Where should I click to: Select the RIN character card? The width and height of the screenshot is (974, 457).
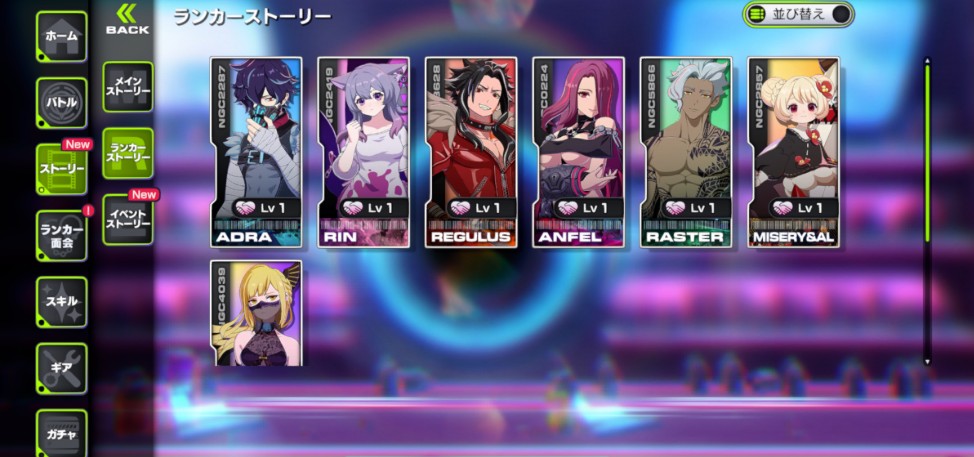click(363, 152)
